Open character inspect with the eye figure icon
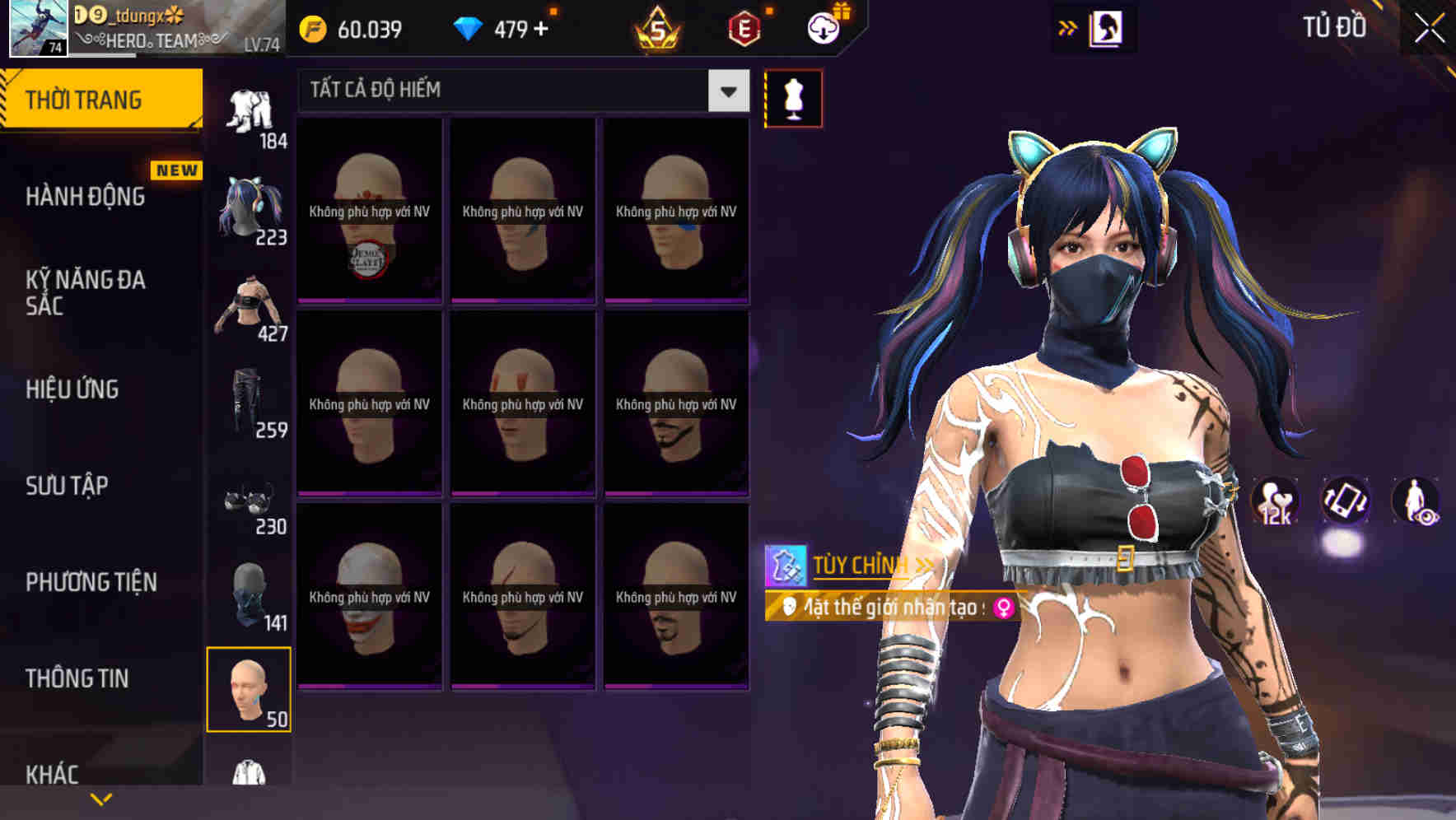Image resolution: width=1456 pixels, height=820 pixels. tap(1416, 503)
